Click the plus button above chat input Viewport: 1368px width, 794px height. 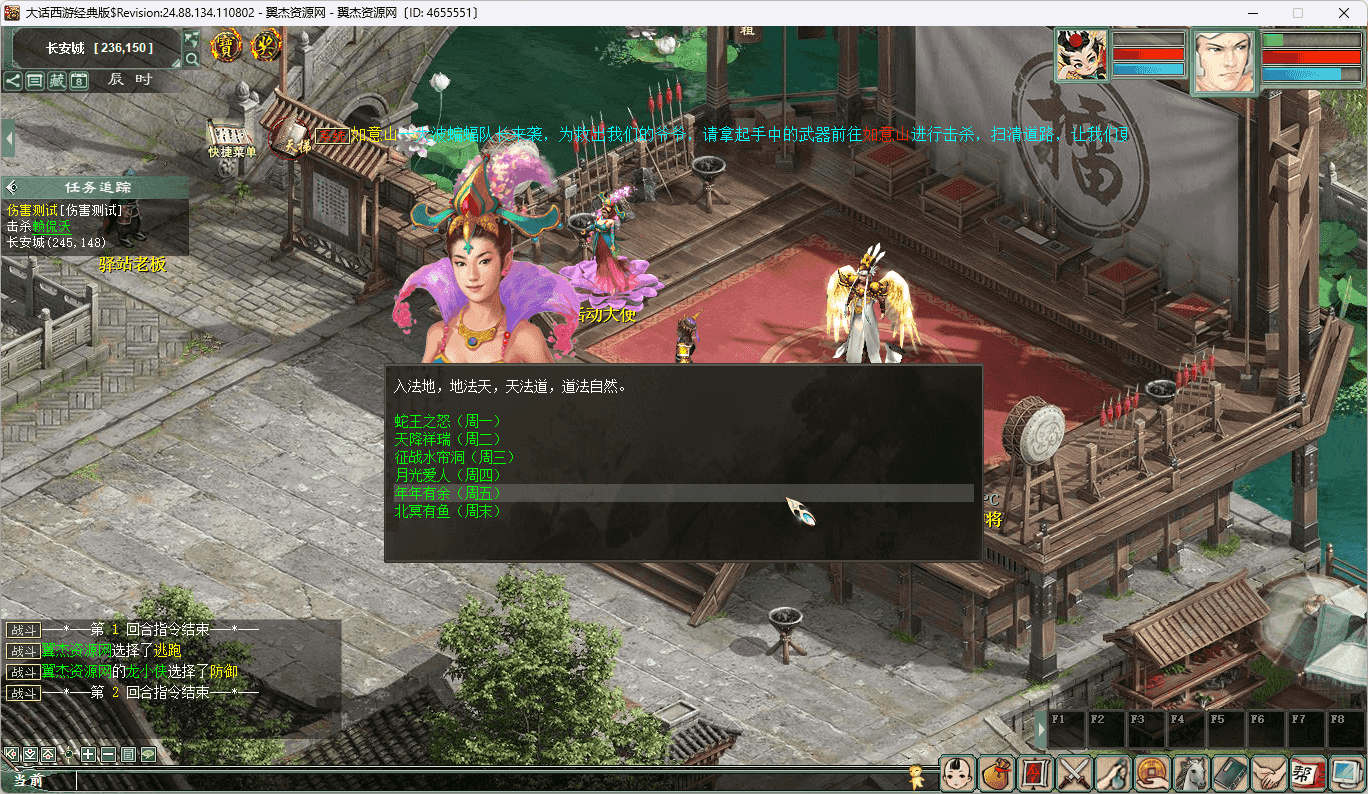point(88,755)
